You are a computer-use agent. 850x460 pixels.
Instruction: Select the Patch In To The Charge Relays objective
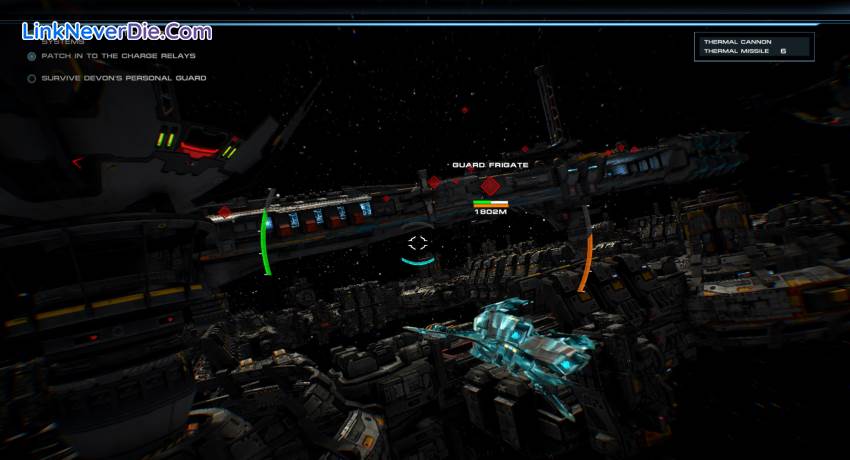[x=118, y=56]
